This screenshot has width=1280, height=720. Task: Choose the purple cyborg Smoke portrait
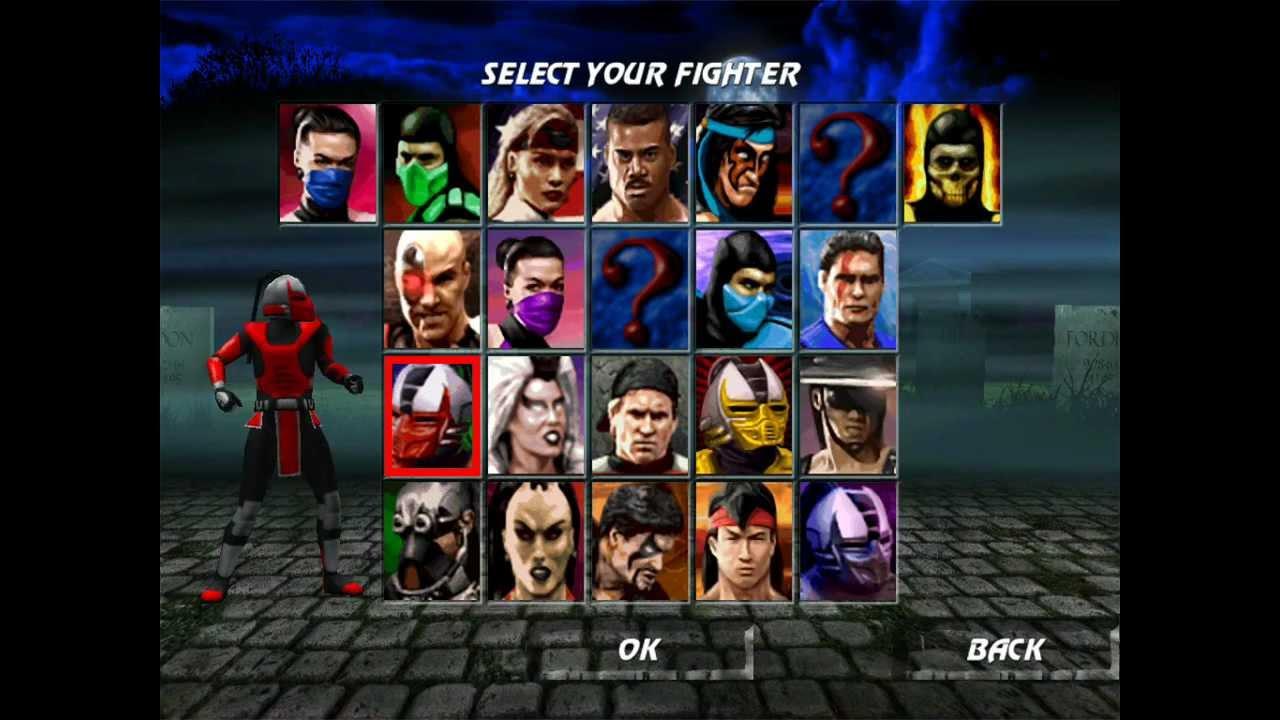849,541
